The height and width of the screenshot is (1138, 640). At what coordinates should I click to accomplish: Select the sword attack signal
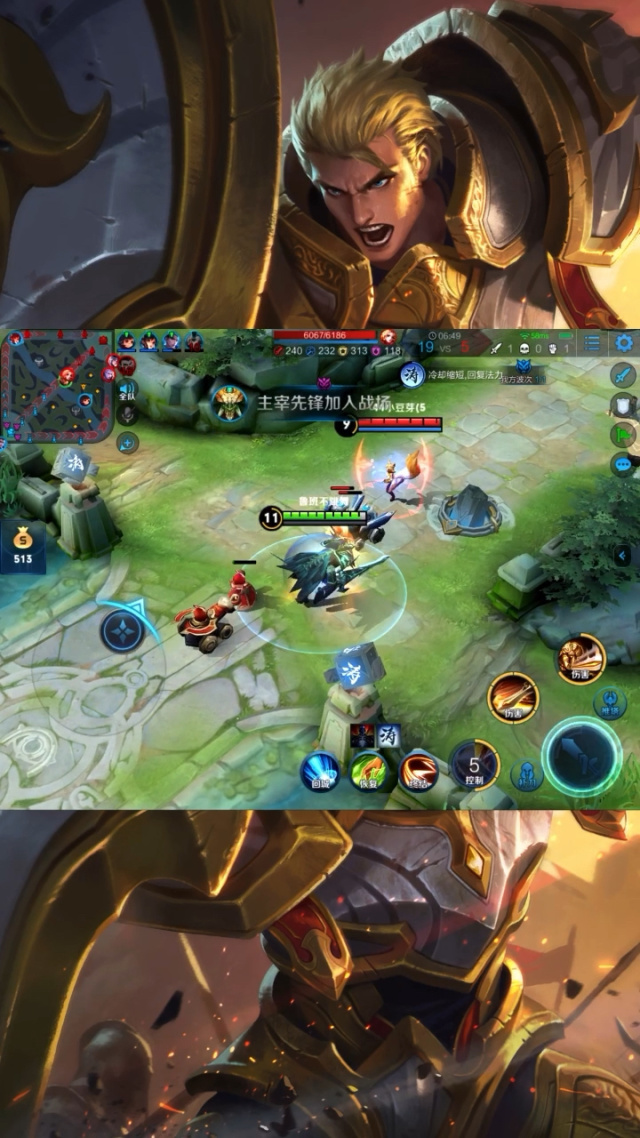623,375
